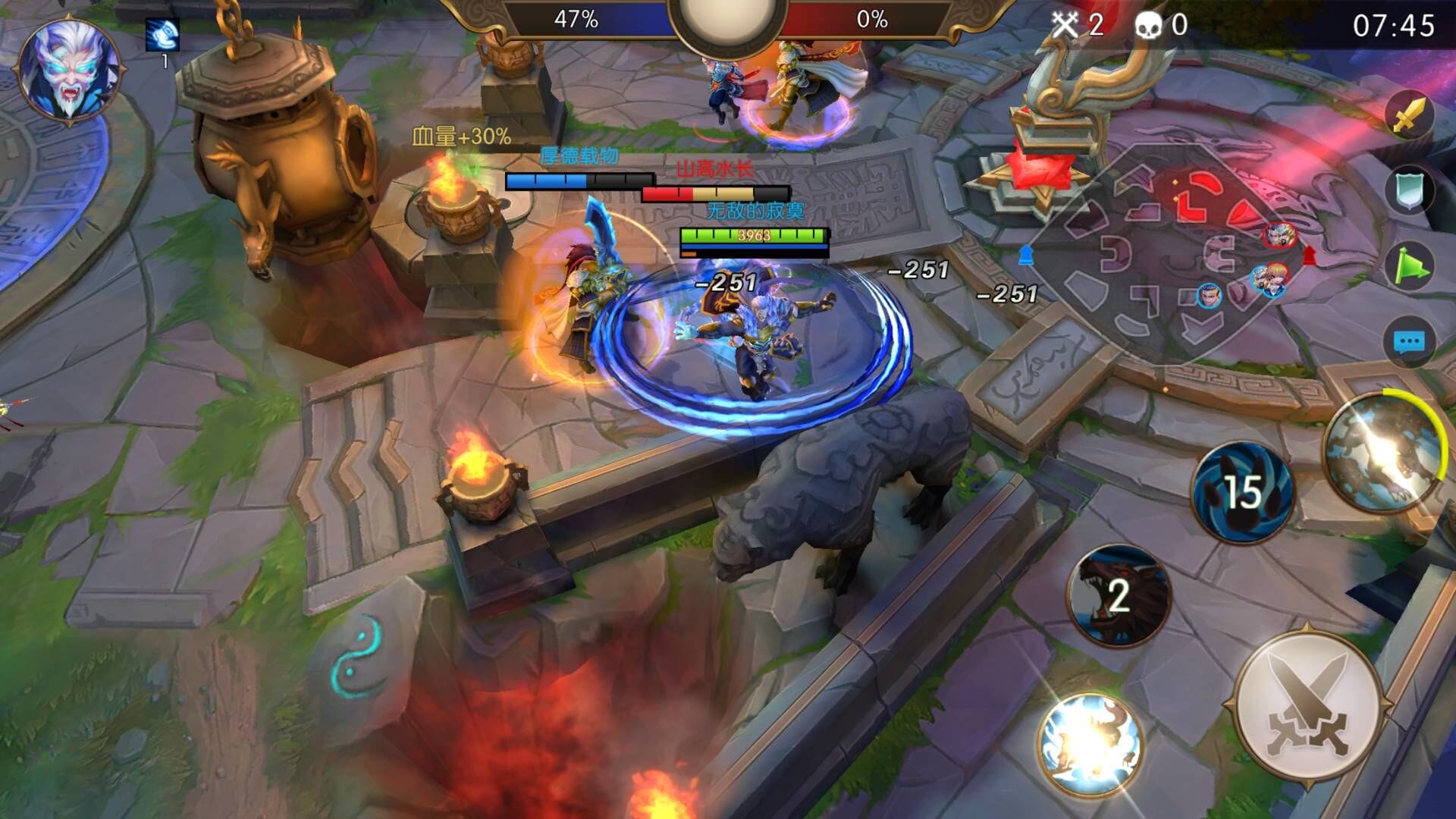Inspect the blue buff icon beside portrait

point(162,35)
